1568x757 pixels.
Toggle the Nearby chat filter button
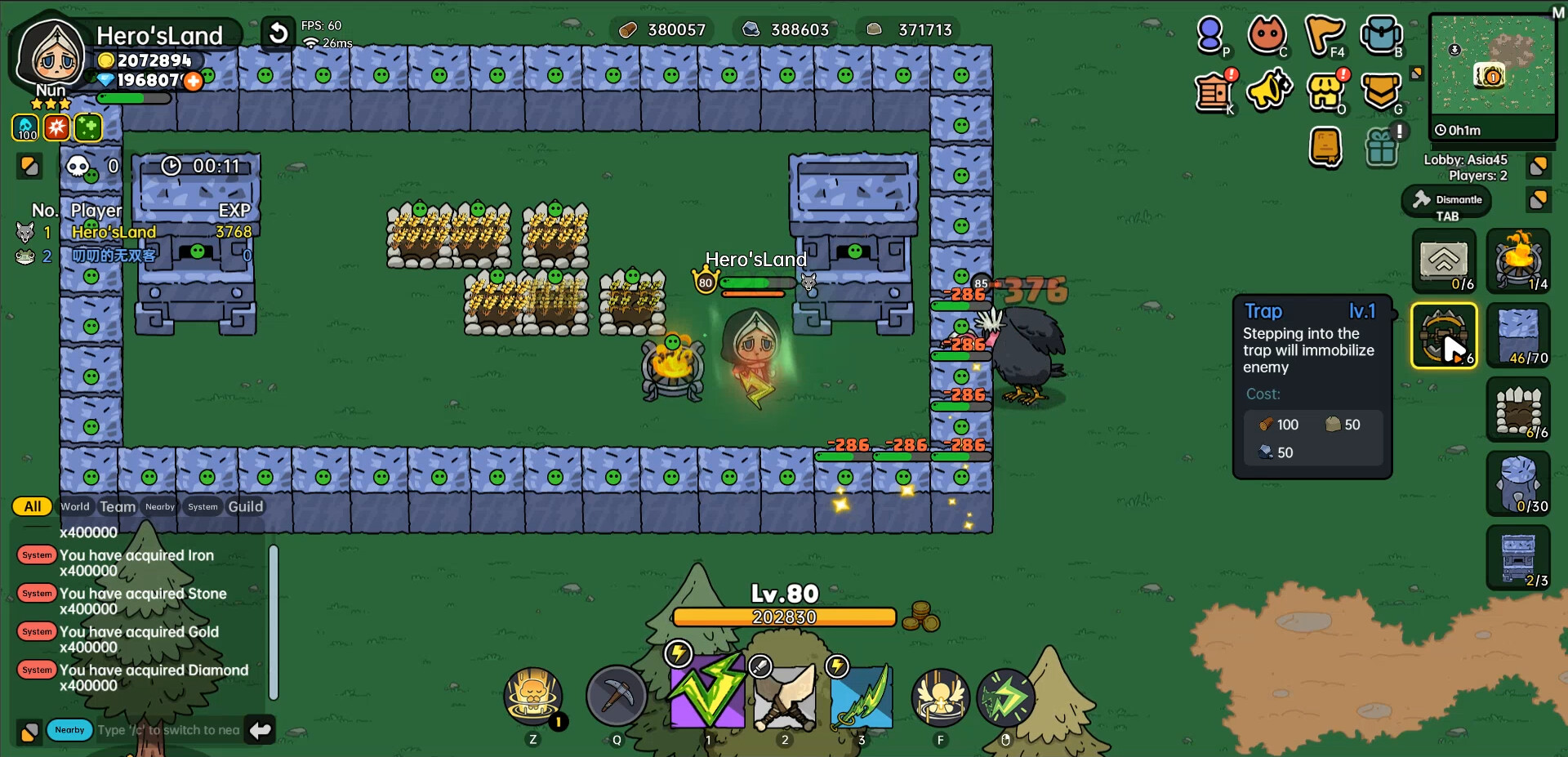coord(69,729)
